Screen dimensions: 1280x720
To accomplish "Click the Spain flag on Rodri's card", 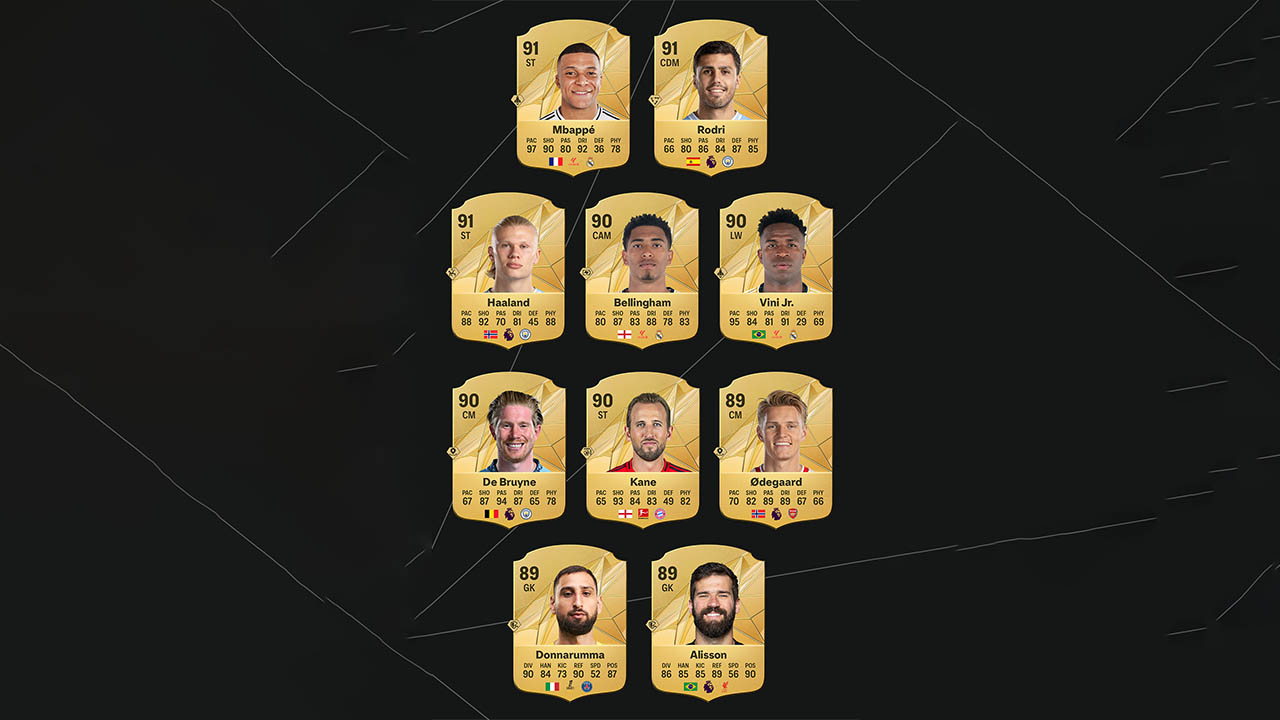I will pyautogui.click(x=693, y=160).
